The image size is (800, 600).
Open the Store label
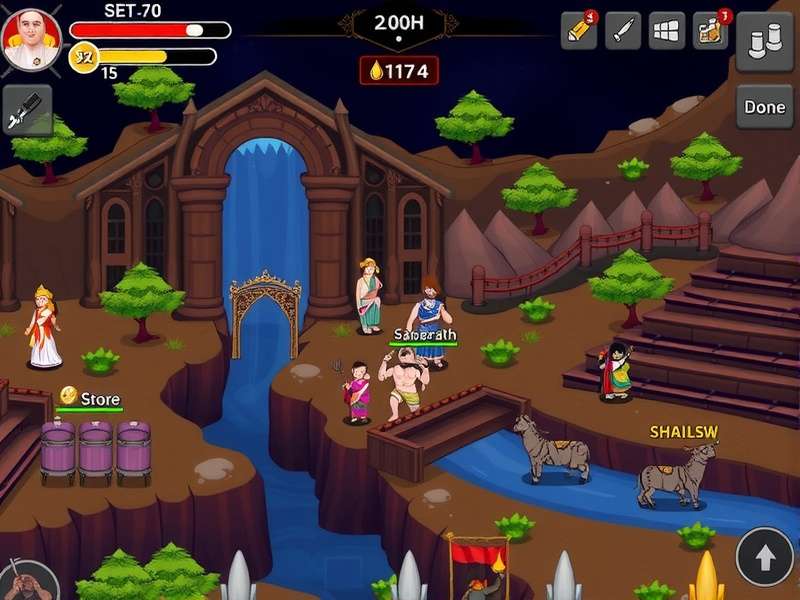pos(99,399)
